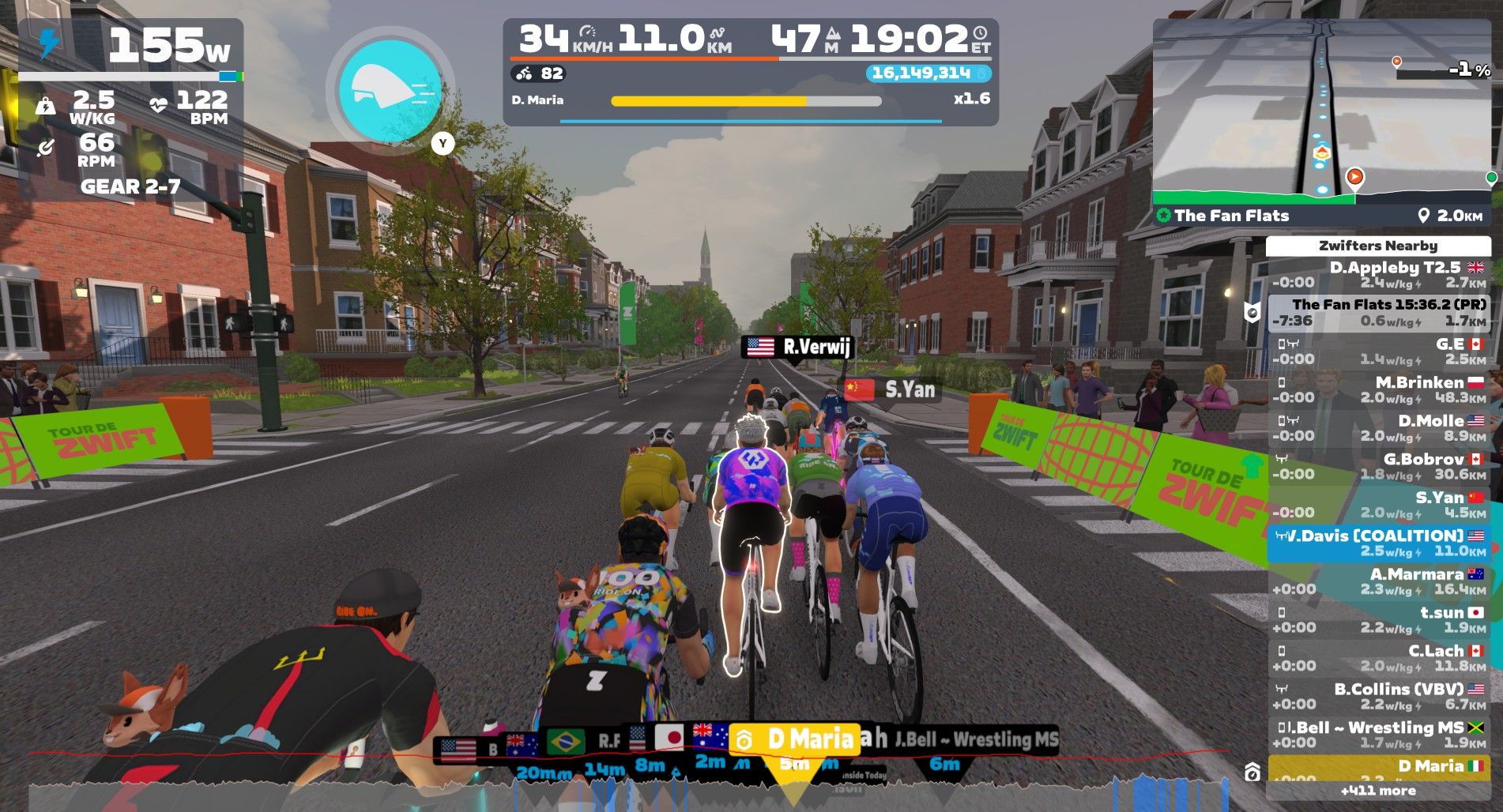Pick G.Bobrov from nearby Zwifters
The height and width of the screenshot is (812, 1503).
pos(1378,466)
